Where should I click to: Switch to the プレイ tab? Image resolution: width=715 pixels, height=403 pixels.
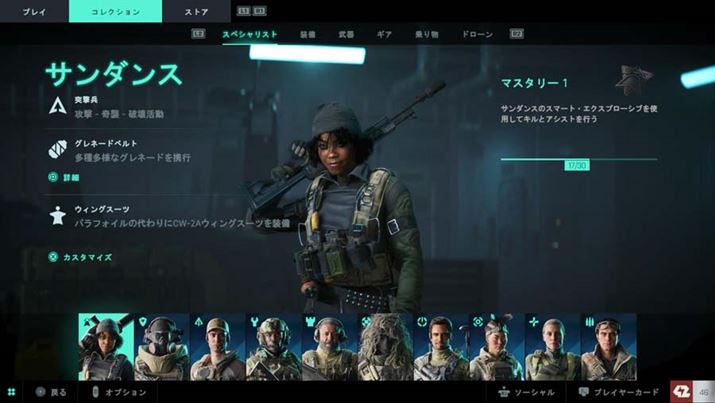coord(34,11)
